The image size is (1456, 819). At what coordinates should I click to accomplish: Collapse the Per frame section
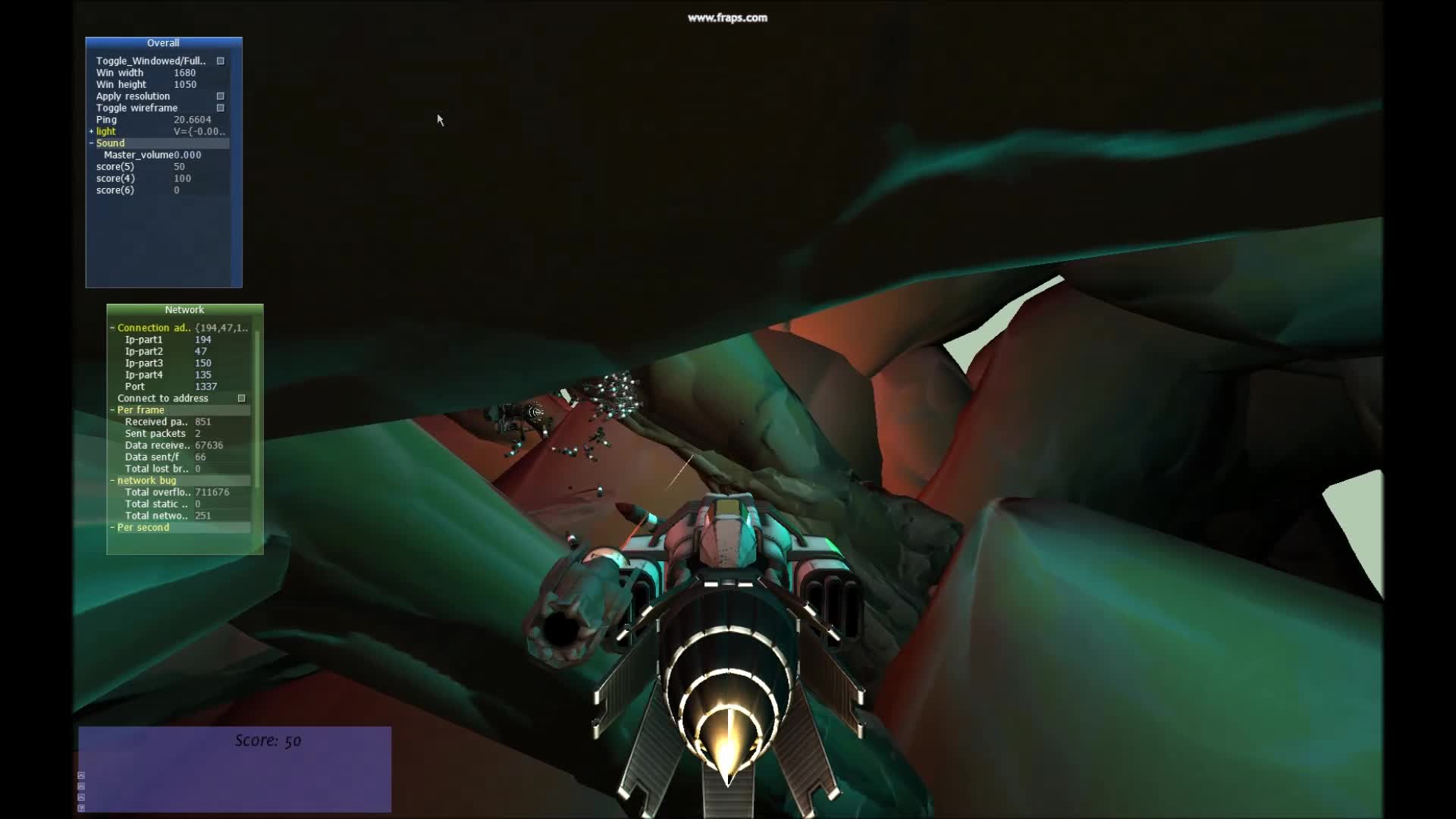[113, 409]
